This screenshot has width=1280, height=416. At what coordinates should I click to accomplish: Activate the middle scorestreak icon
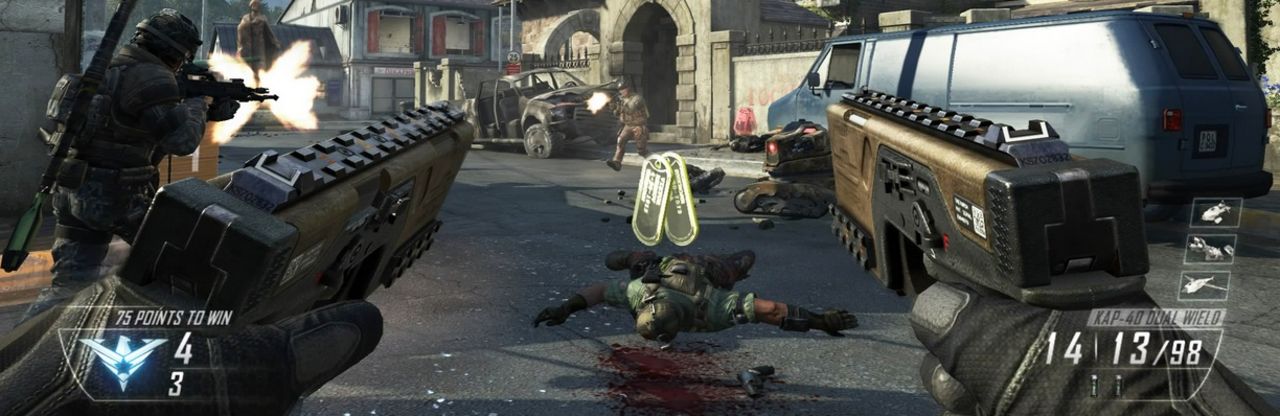1209,249
